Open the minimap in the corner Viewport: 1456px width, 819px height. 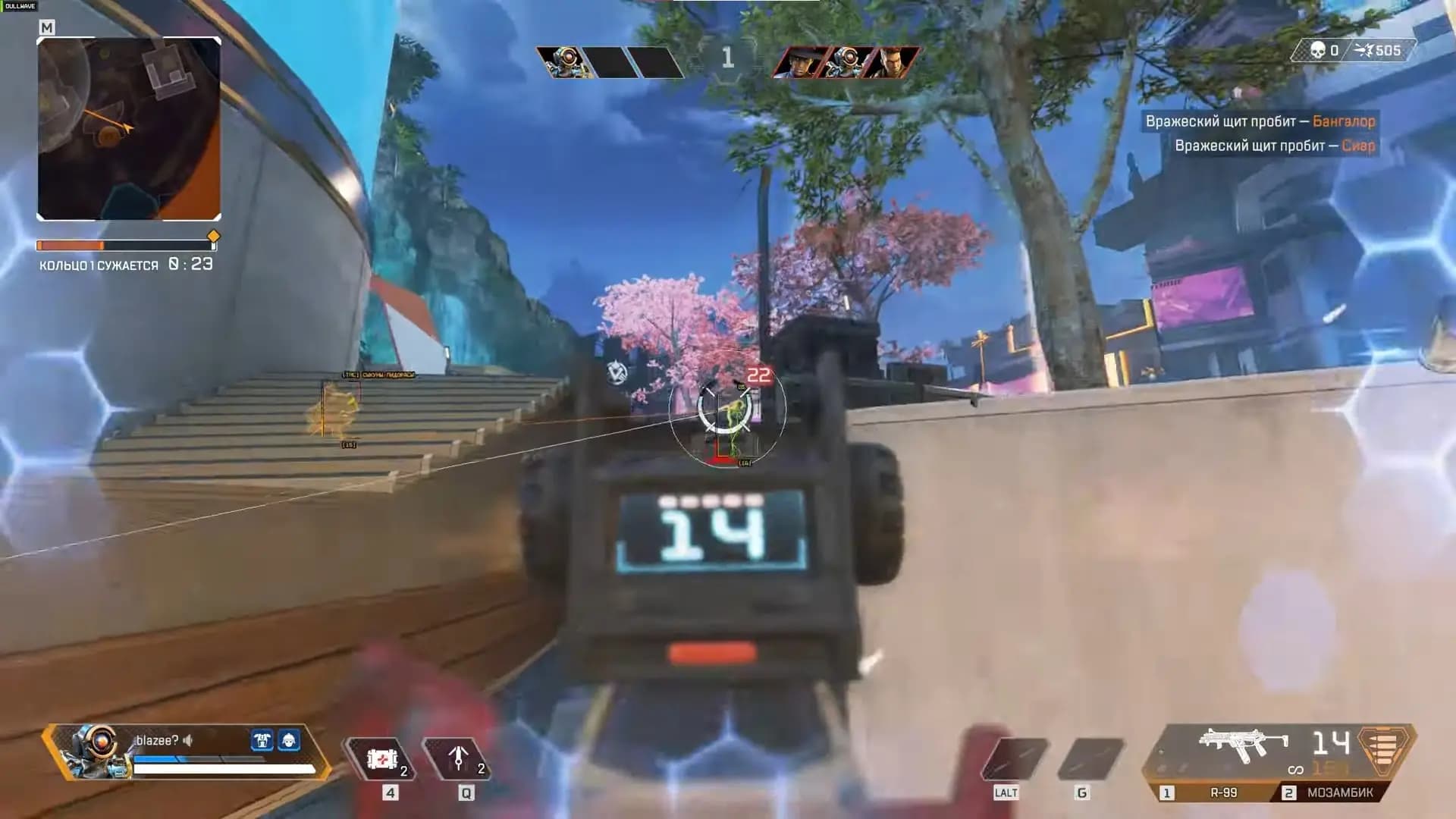coord(129,129)
